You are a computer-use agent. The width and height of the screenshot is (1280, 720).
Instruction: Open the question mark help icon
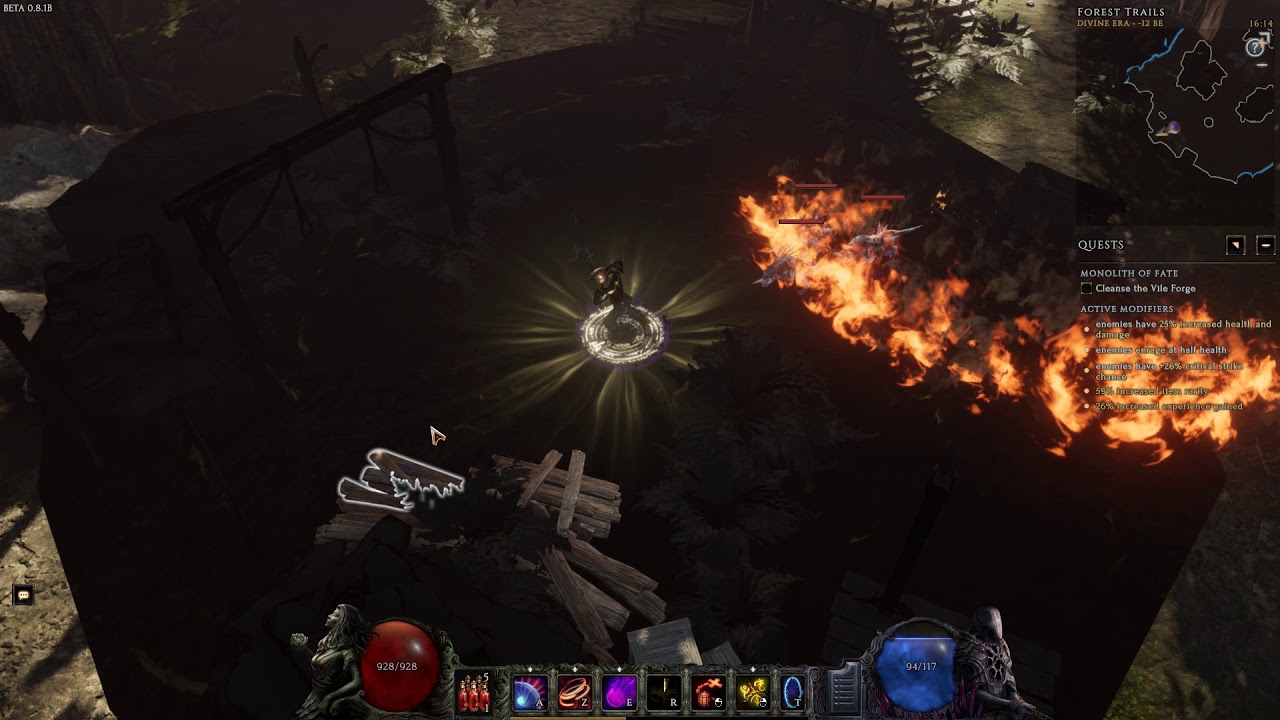click(1255, 47)
